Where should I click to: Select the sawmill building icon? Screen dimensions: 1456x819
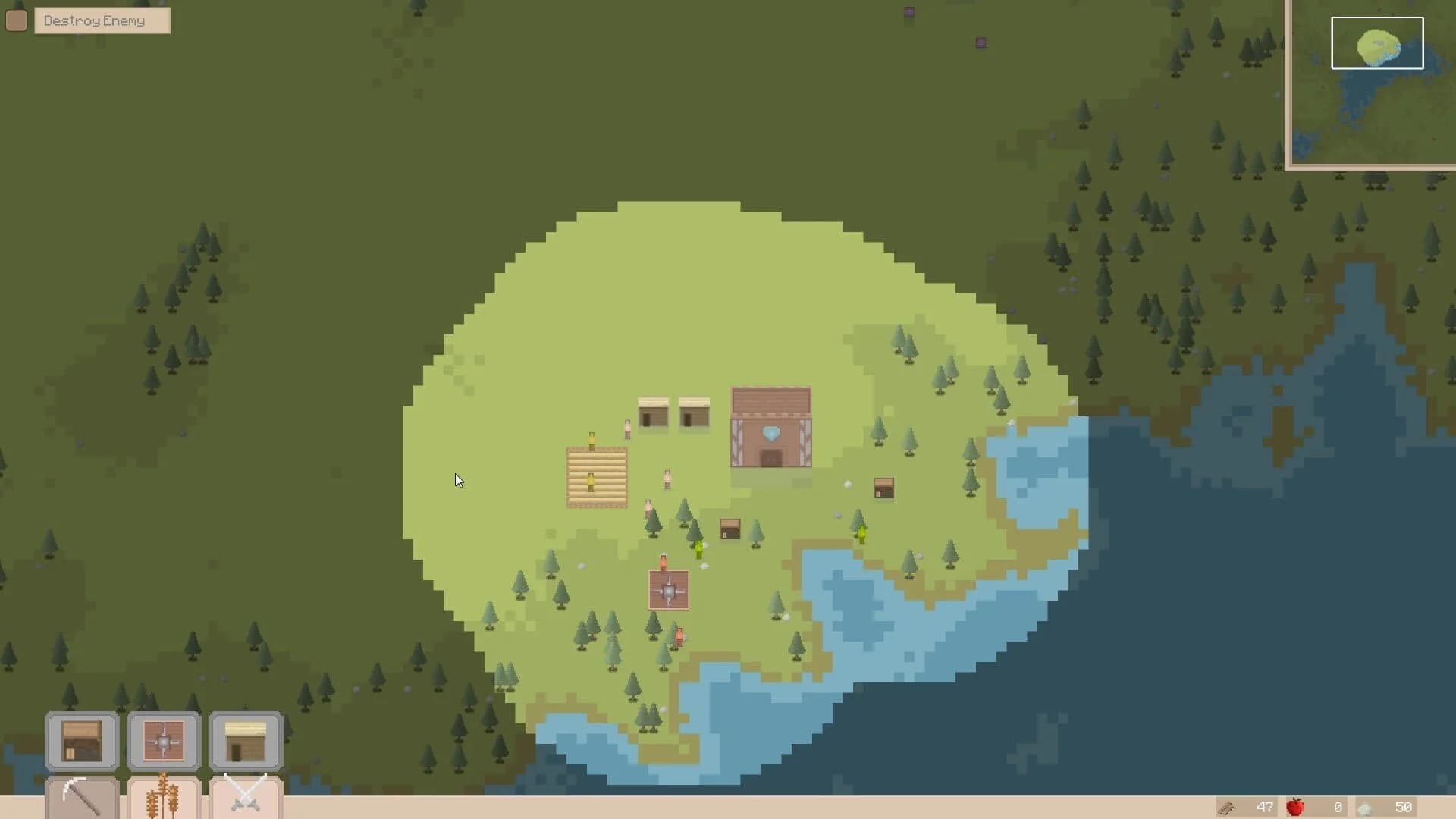pyautogui.click(x=163, y=741)
